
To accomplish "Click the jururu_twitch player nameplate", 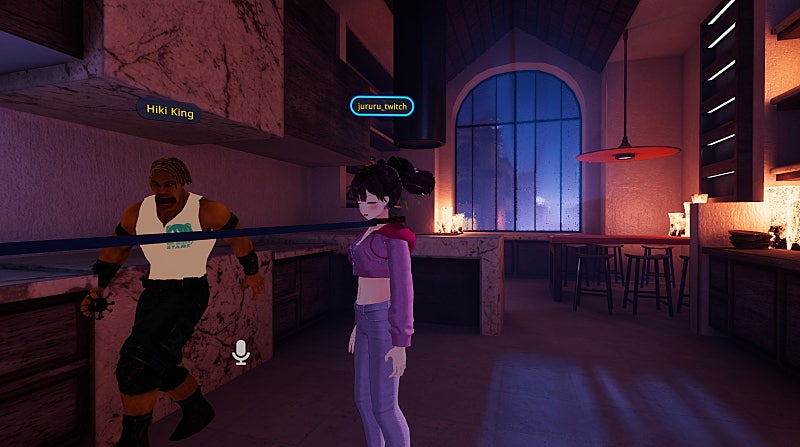I will coord(382,106).
